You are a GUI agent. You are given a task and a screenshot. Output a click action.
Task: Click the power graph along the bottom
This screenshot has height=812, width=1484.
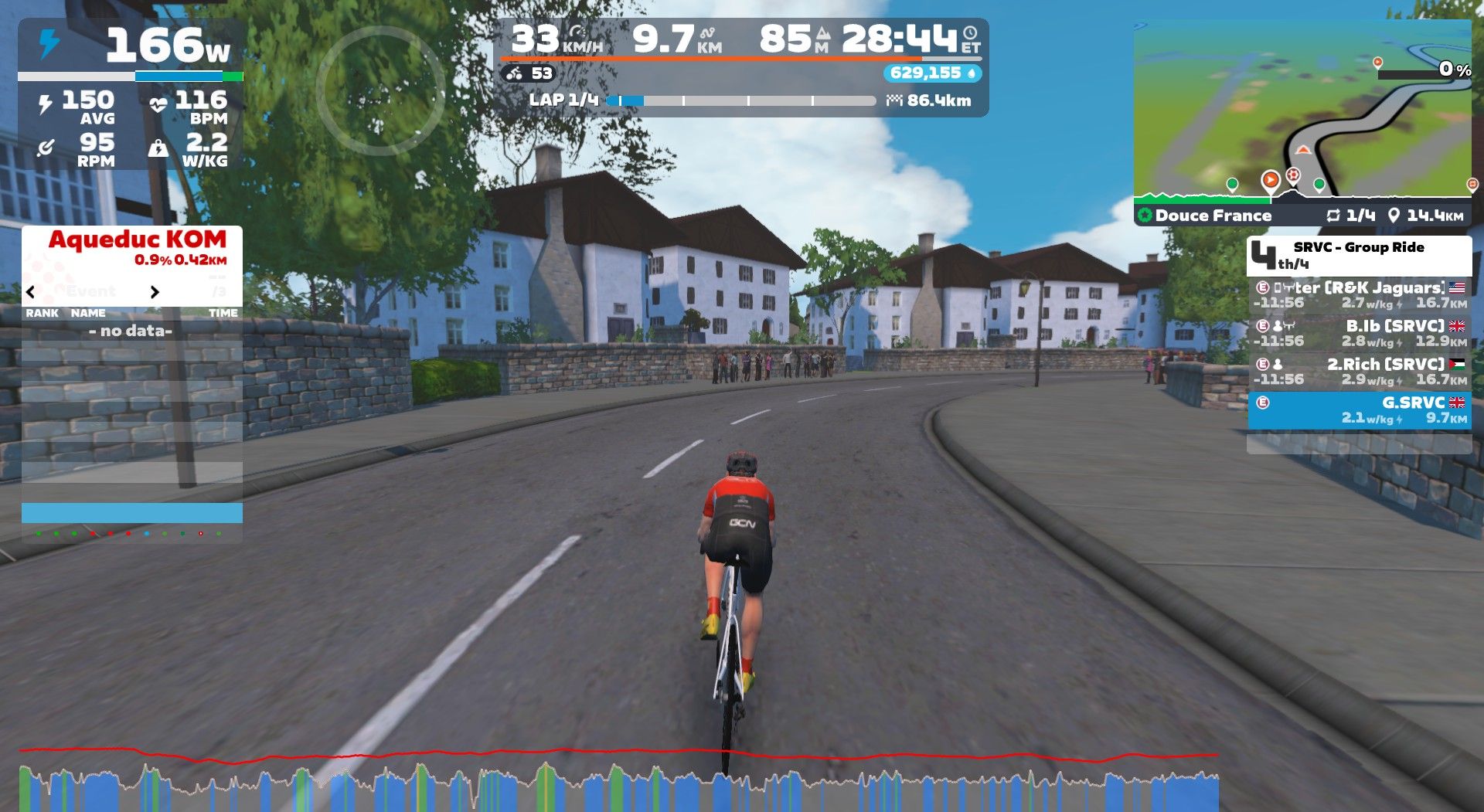point(618,782)
